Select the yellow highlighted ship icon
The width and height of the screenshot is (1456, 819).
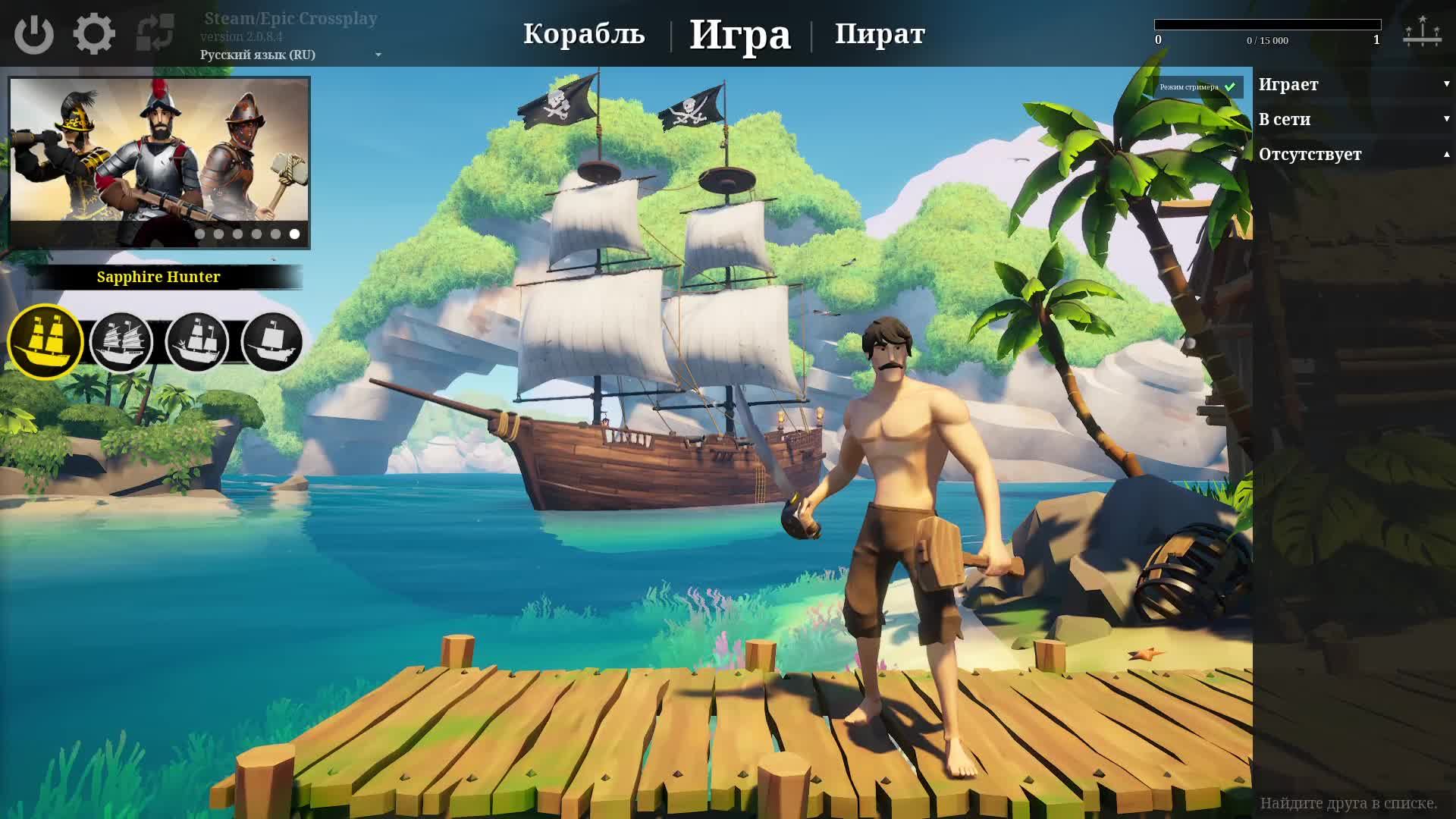tap(45, 341)
